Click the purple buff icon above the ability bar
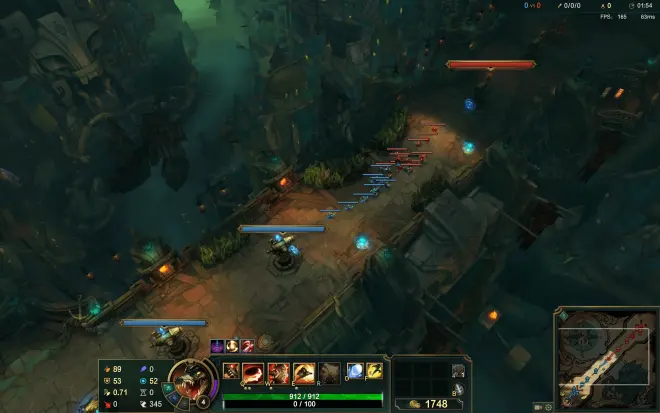 pyautogui.click(x=216, y=346)
